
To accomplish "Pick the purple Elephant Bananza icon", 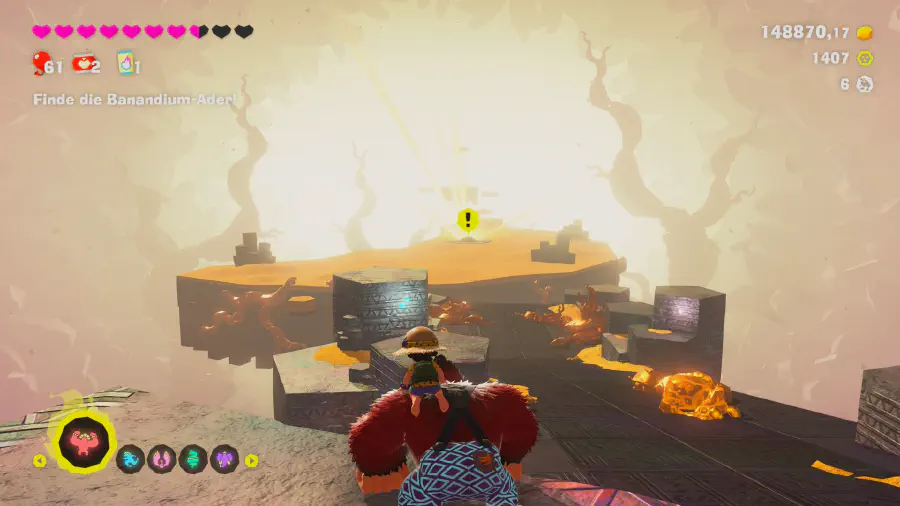I will click(x=223, y=459).
